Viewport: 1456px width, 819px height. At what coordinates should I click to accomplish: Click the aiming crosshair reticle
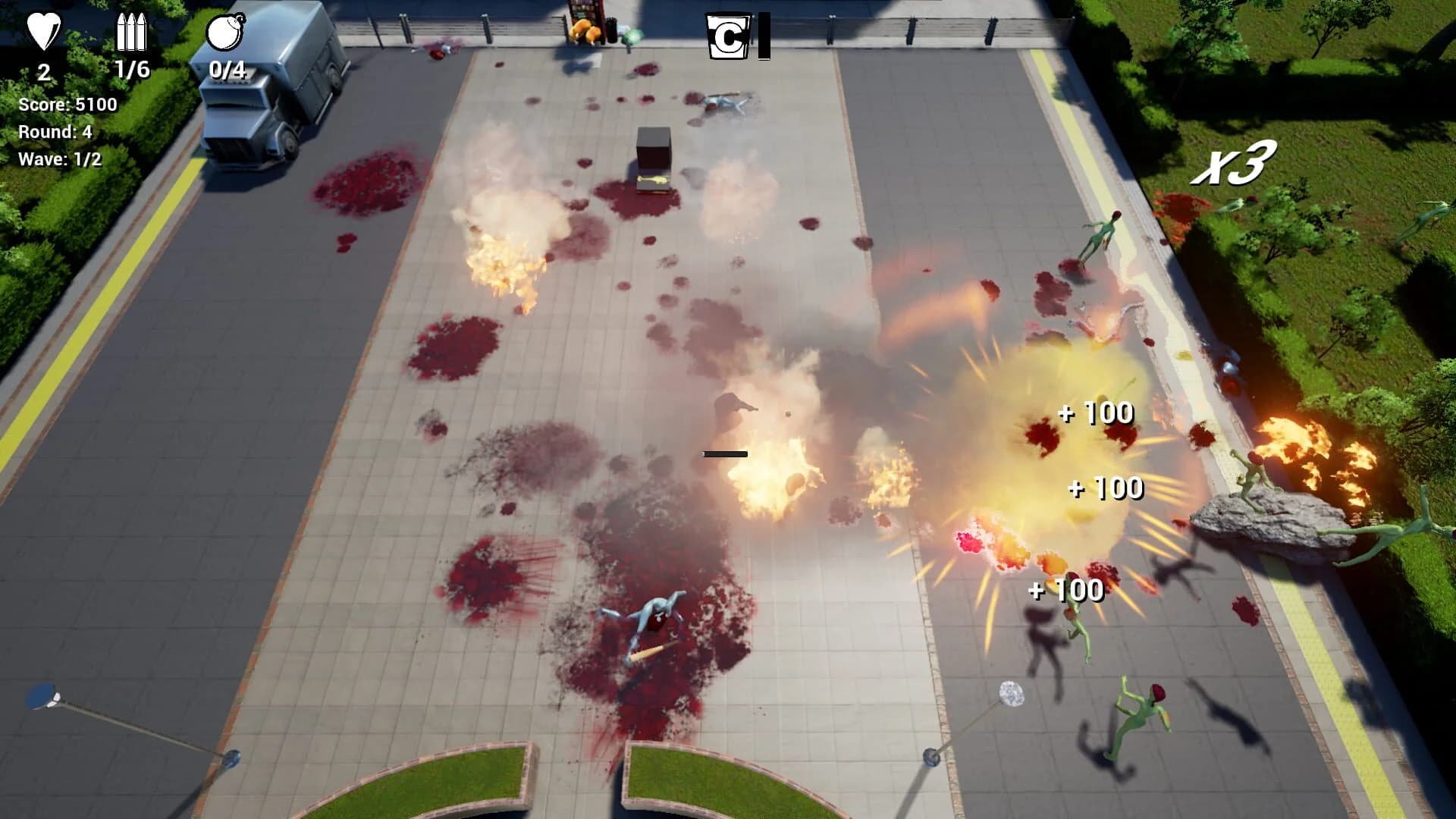[725, 454]
